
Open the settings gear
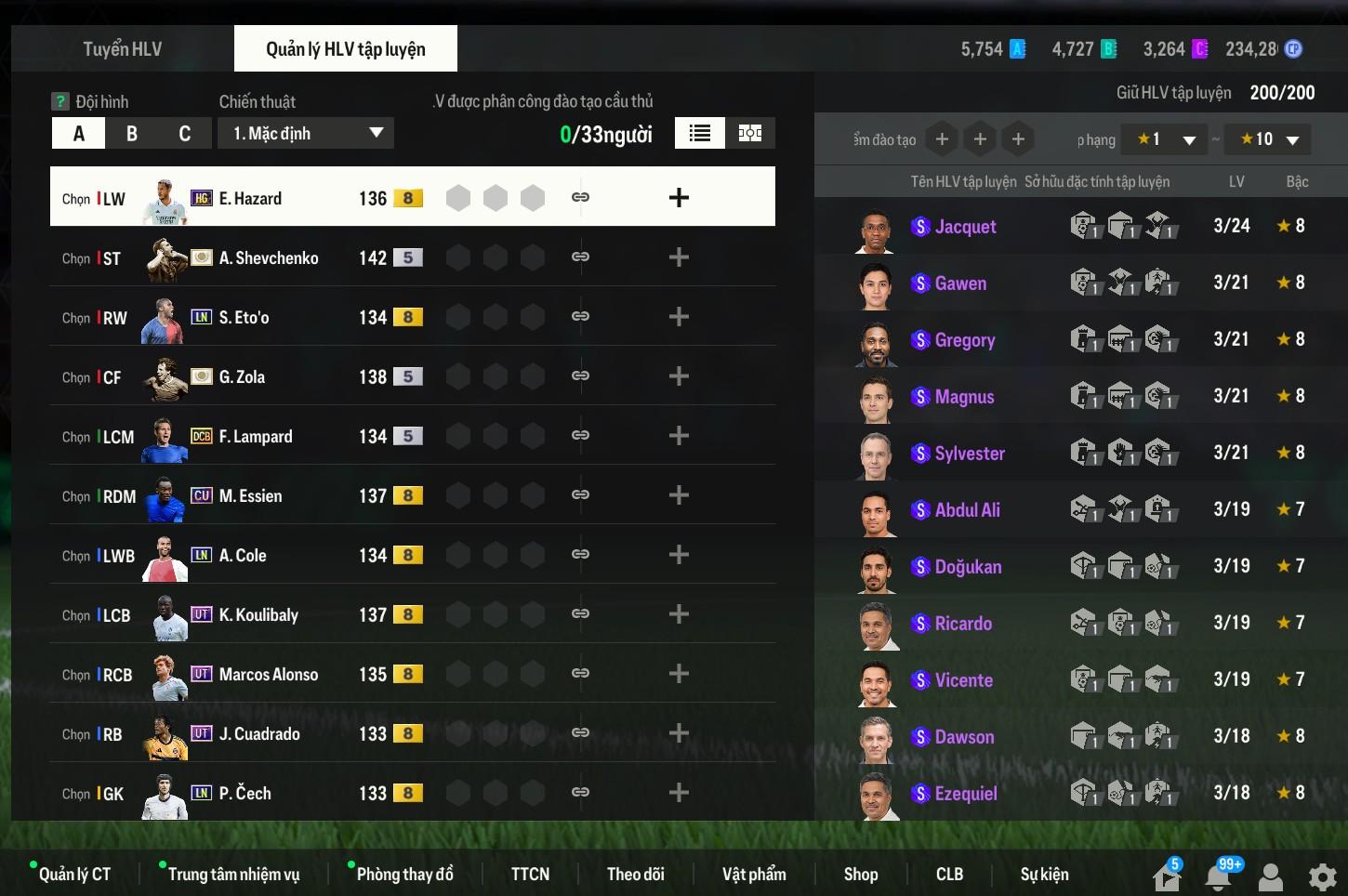(1322, 876)
